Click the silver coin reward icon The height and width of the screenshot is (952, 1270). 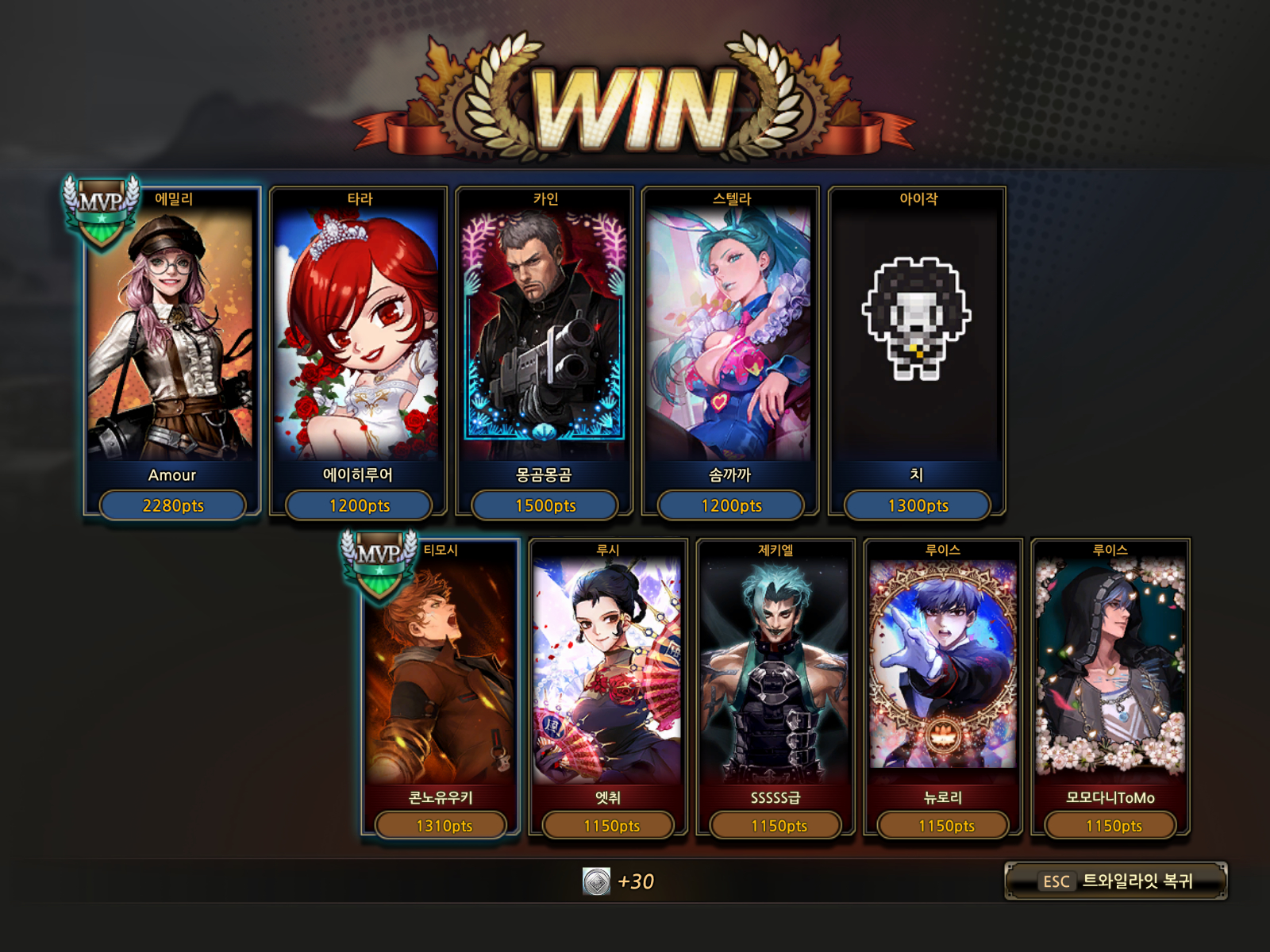click(x=597, y=881)
